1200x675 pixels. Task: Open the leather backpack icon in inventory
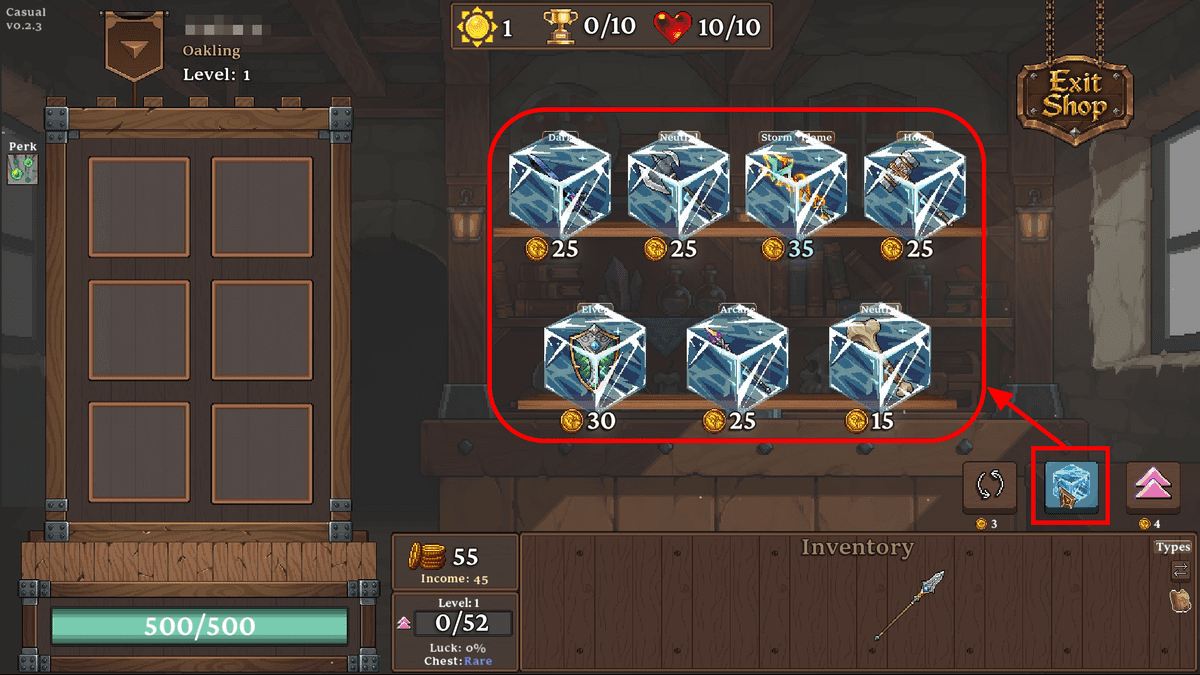tap(1180, 601)
